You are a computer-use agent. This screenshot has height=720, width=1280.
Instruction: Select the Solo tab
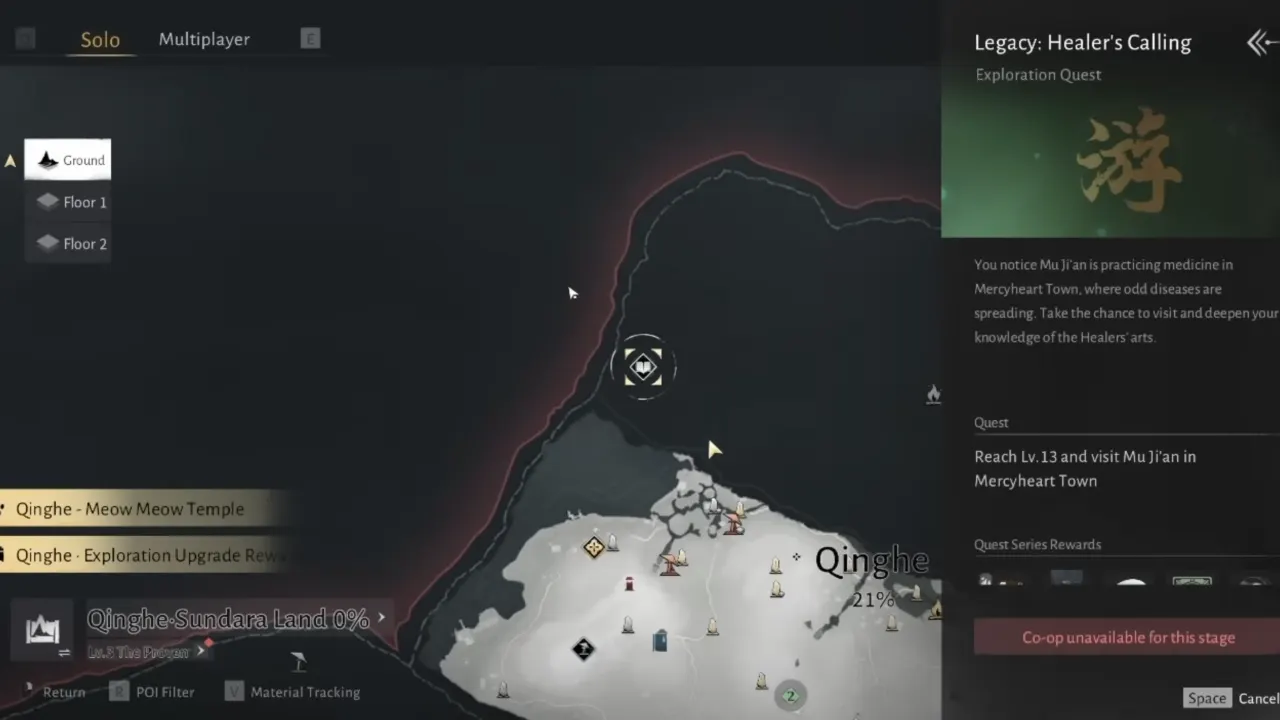coord(99,40)
